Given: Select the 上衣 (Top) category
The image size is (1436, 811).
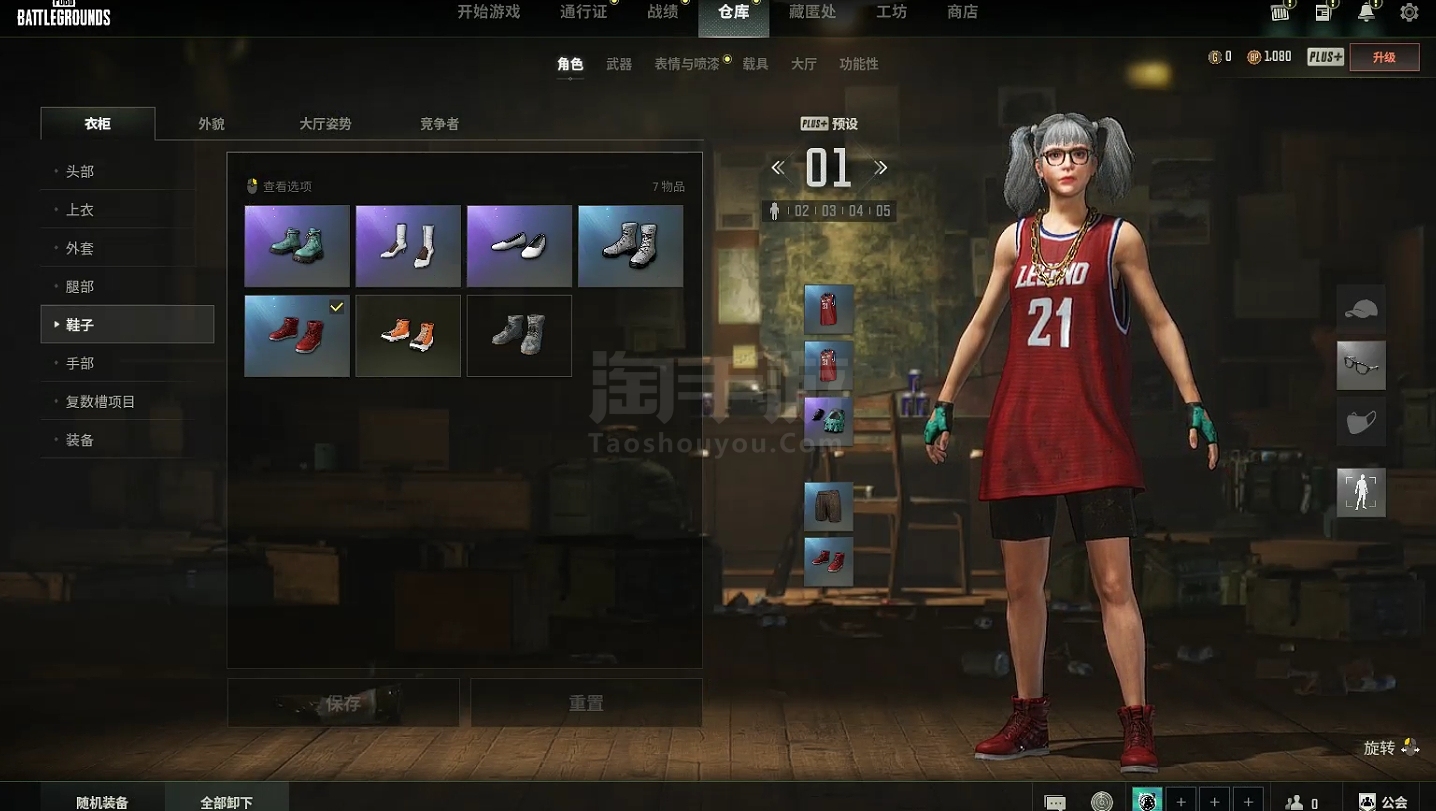Looking at the screenshot, I should tap(80, 210).
